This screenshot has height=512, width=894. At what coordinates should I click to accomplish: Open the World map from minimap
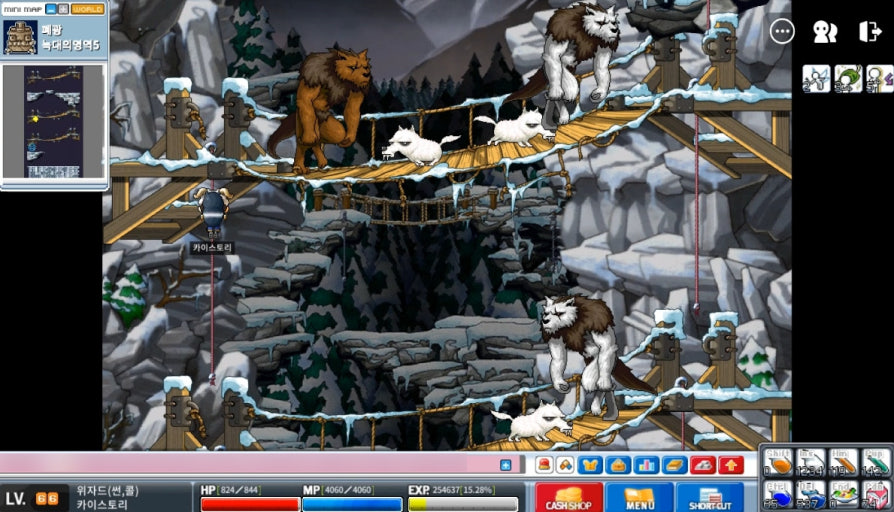[88, 9]
